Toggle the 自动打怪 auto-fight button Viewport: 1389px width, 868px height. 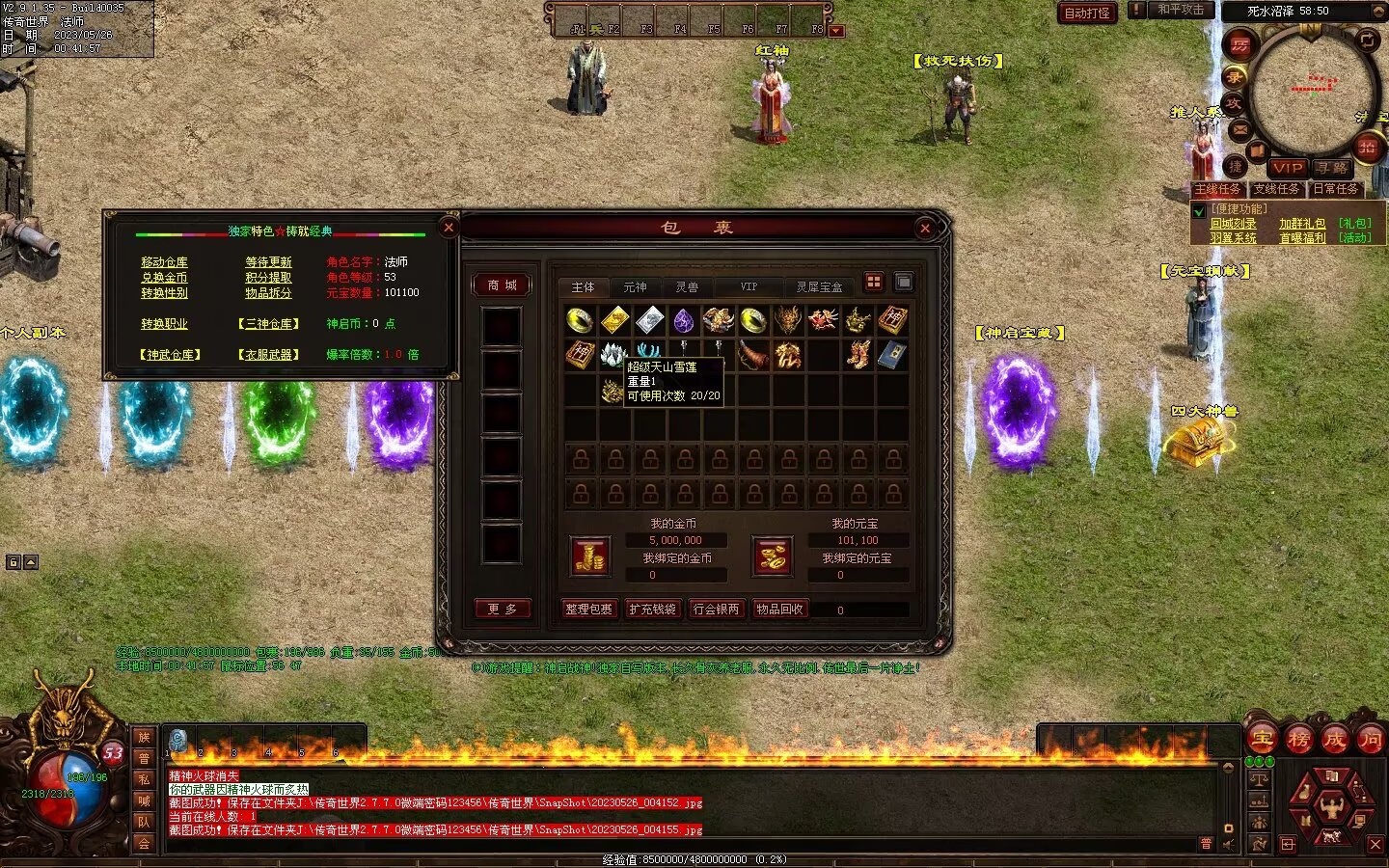tap(1087, 14)
